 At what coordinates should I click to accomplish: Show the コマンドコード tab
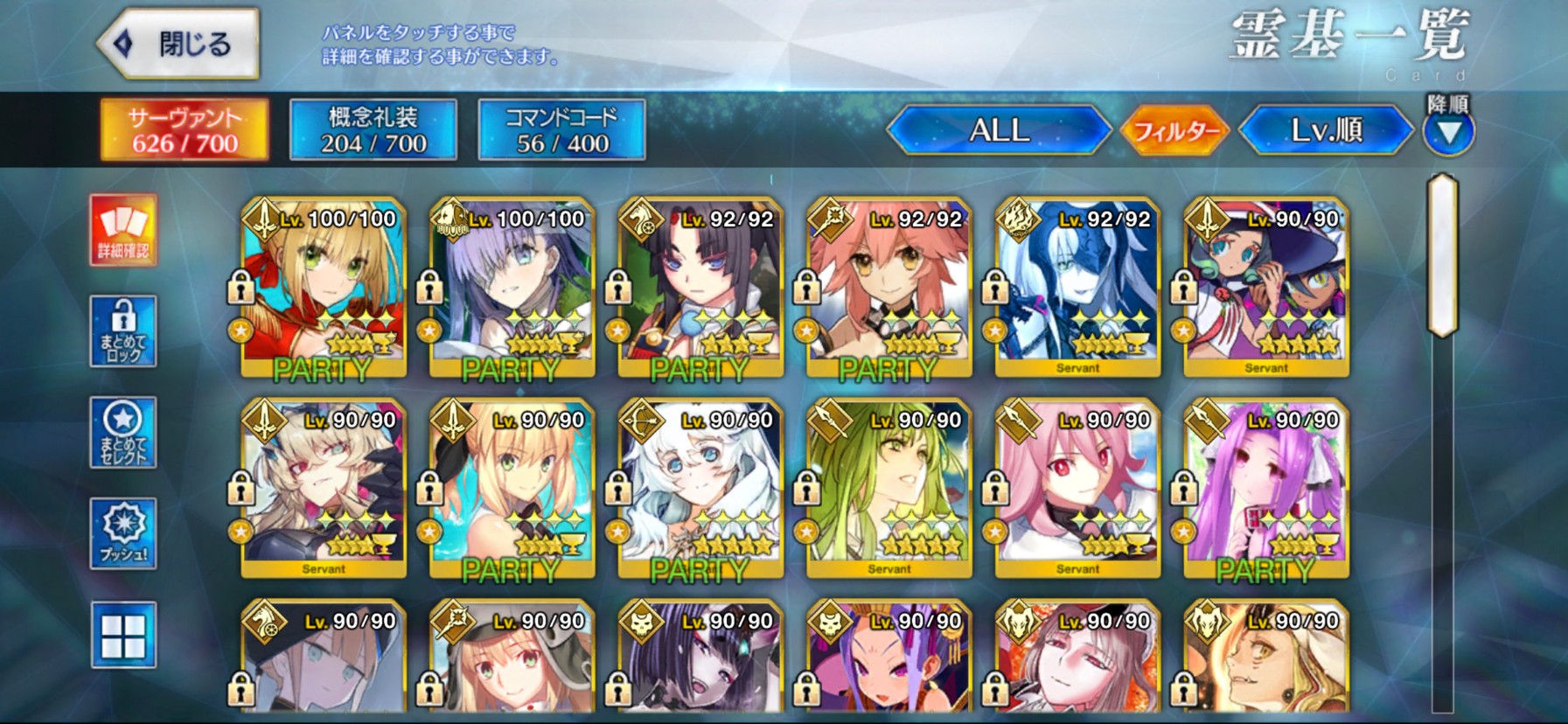(561, 129)
